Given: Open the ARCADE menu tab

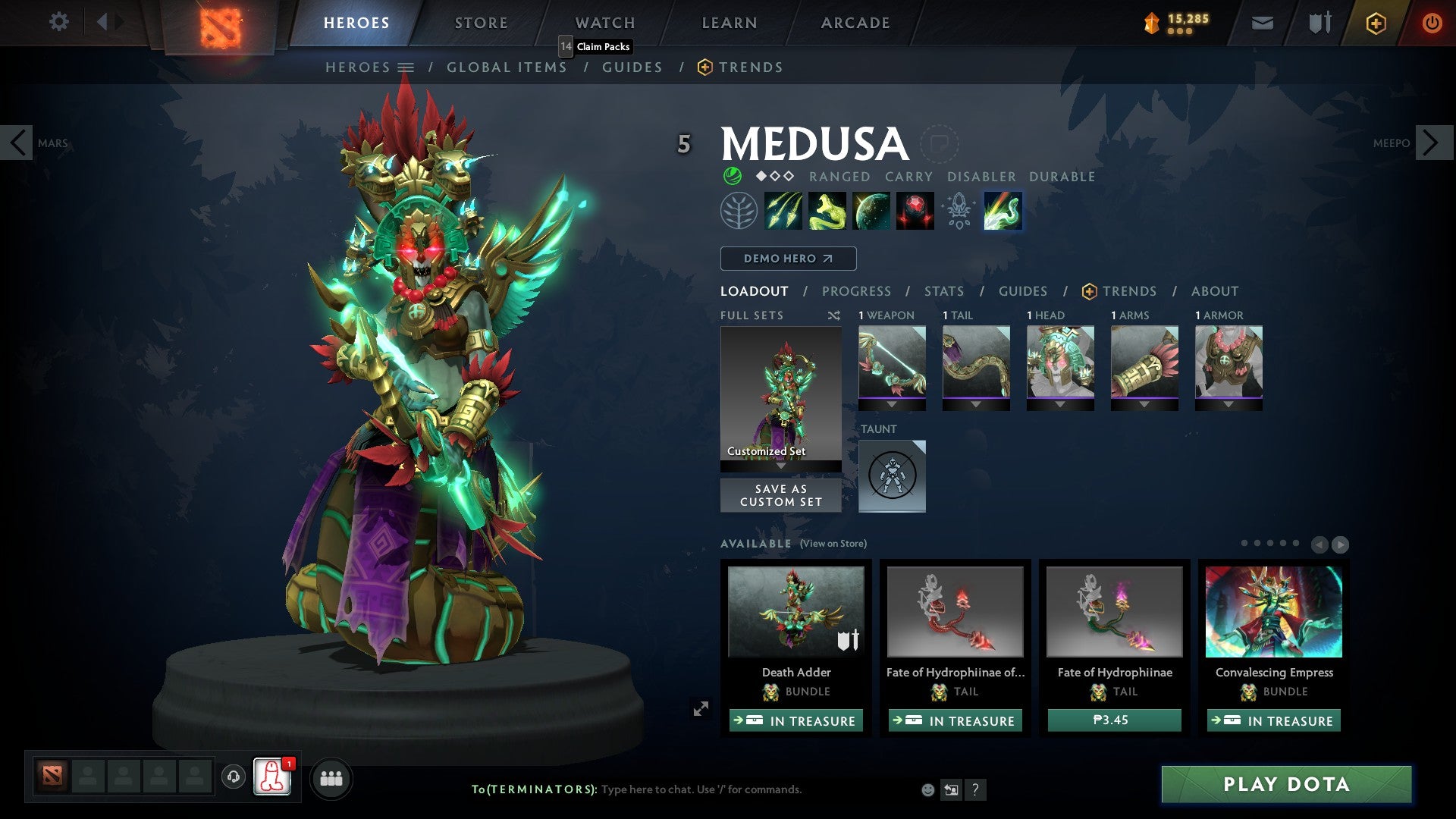Looking at the screenshot, I should click(855, 22).
